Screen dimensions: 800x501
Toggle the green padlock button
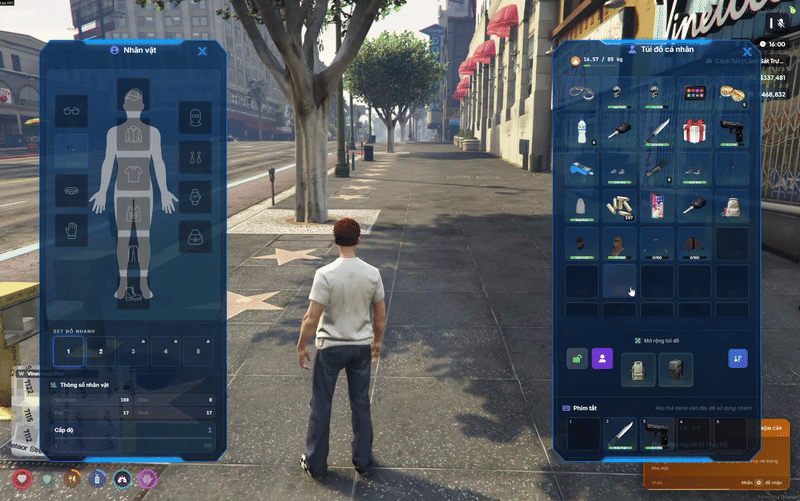point(578,358)
